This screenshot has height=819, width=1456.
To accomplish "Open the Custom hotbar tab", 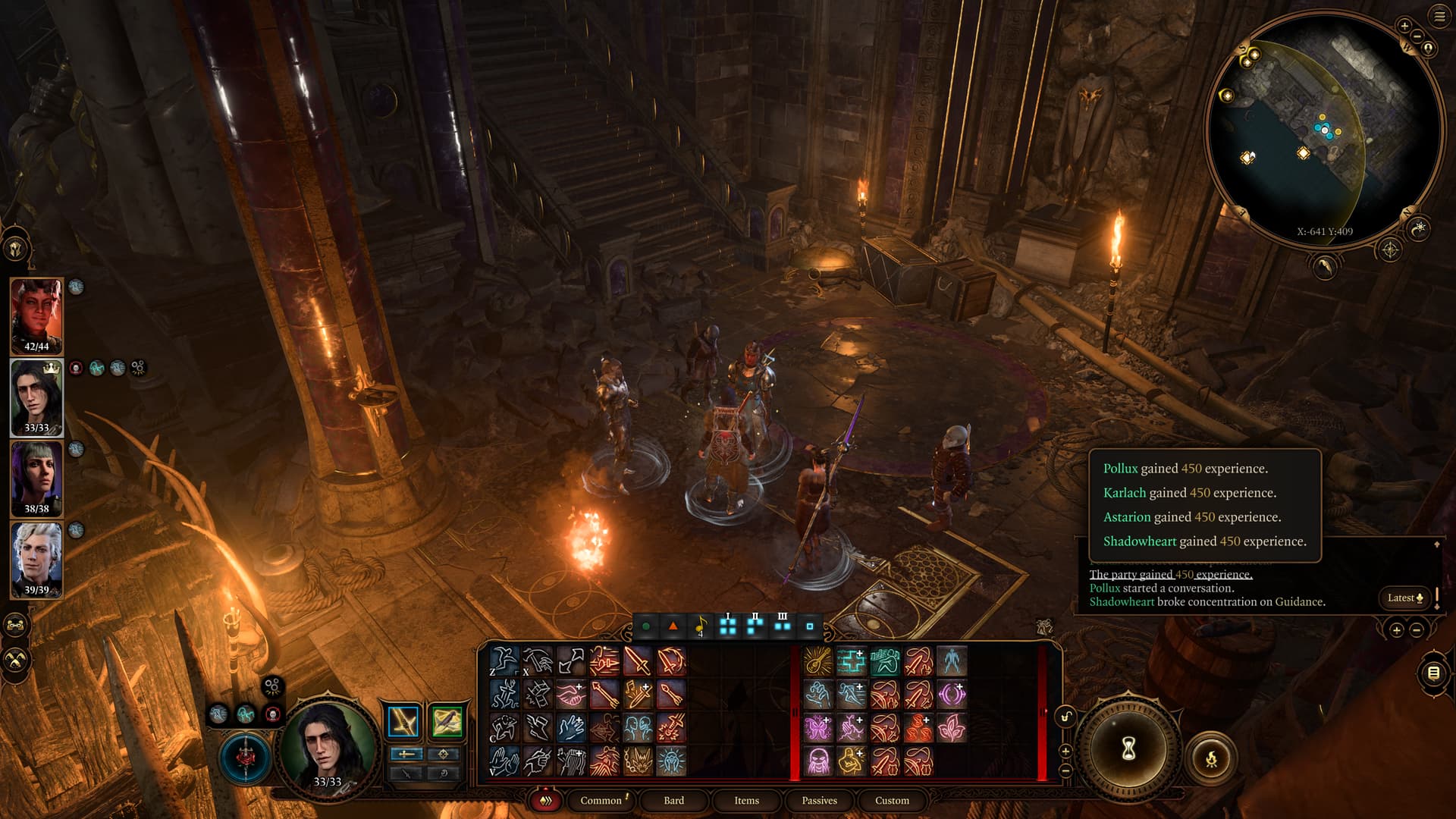I will 892,800.
